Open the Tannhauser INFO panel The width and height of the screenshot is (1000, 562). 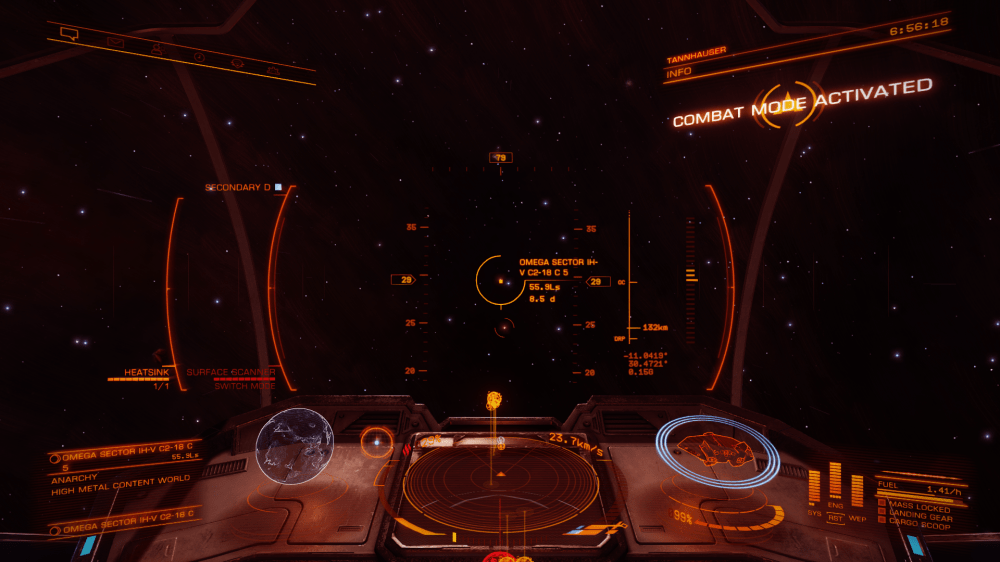(x=681, y=71)
